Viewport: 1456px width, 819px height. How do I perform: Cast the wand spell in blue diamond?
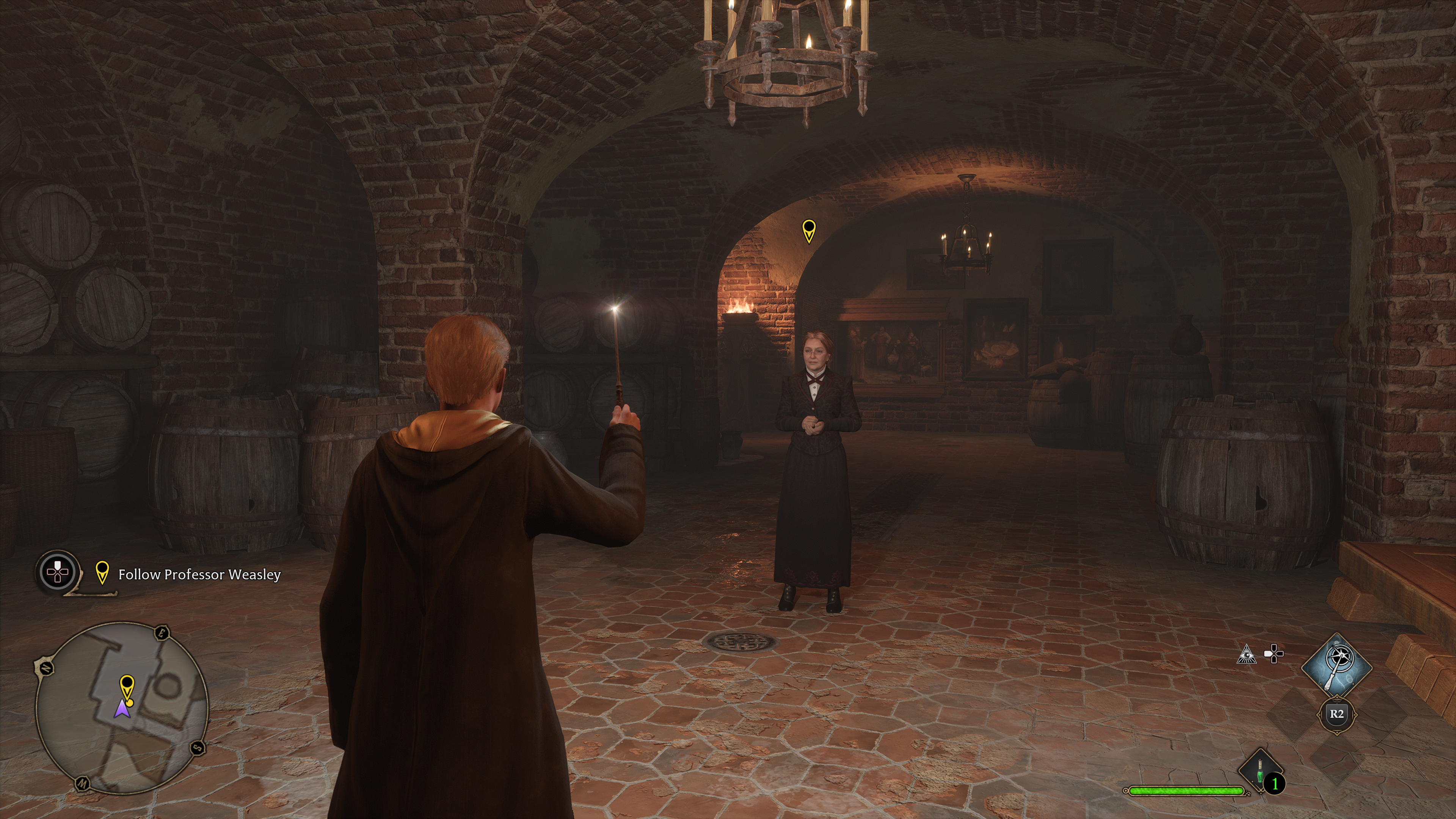click(x=1336, y=669)
